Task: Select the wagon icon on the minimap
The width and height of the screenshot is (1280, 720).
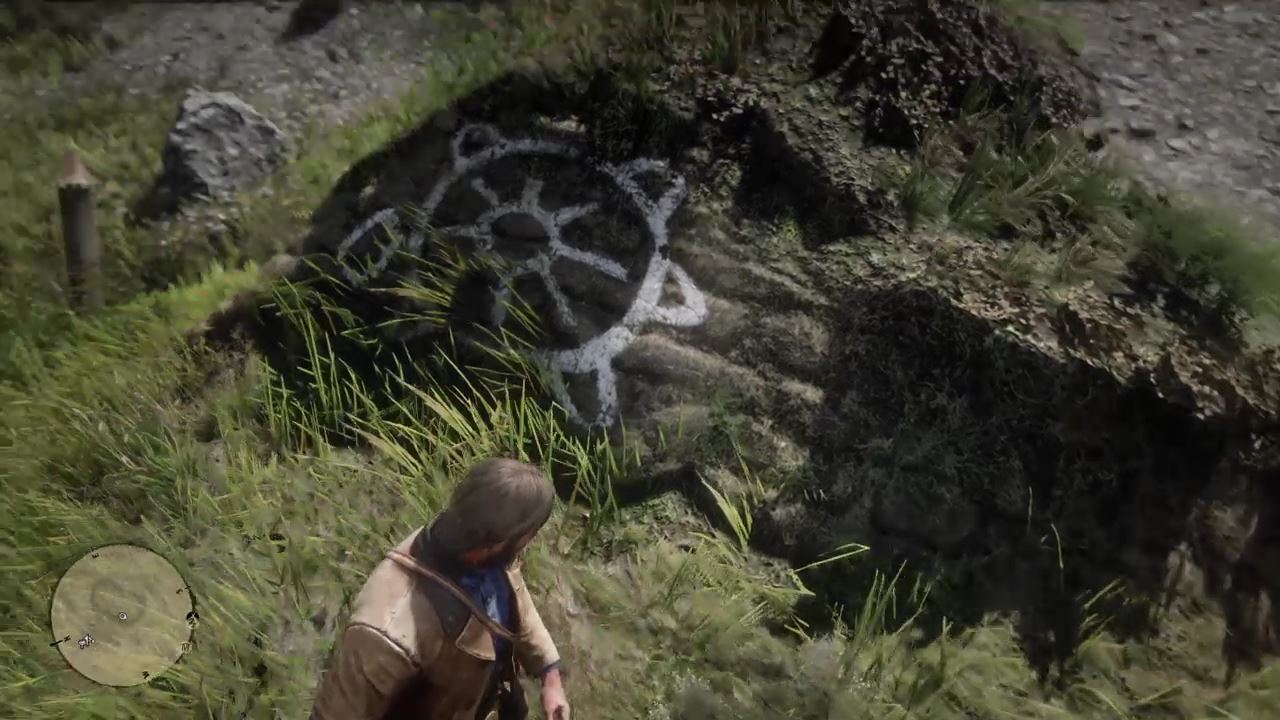Action: 185,646
